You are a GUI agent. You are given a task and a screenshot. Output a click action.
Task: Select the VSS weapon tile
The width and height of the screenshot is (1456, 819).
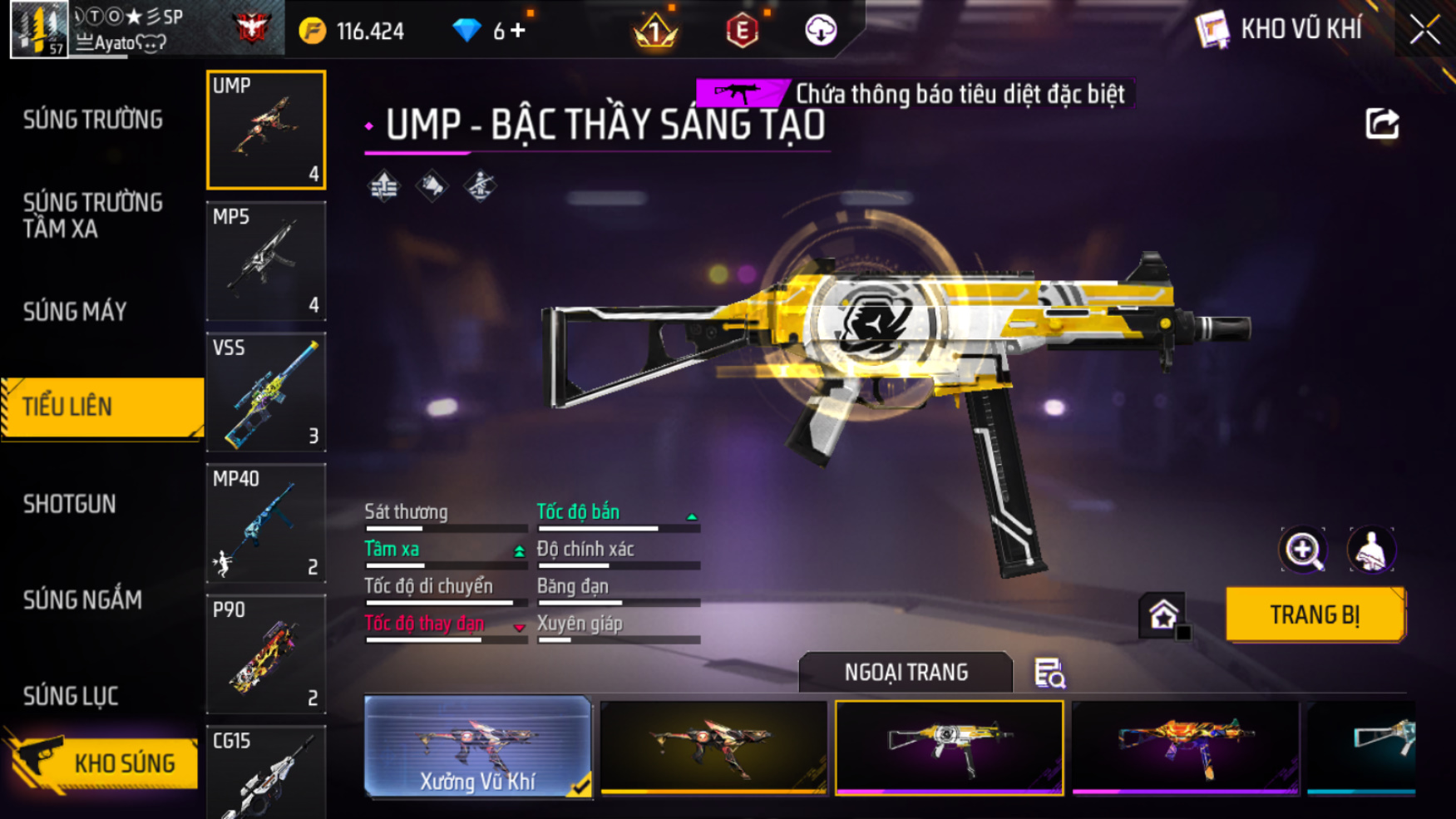[x=266, y=392]
